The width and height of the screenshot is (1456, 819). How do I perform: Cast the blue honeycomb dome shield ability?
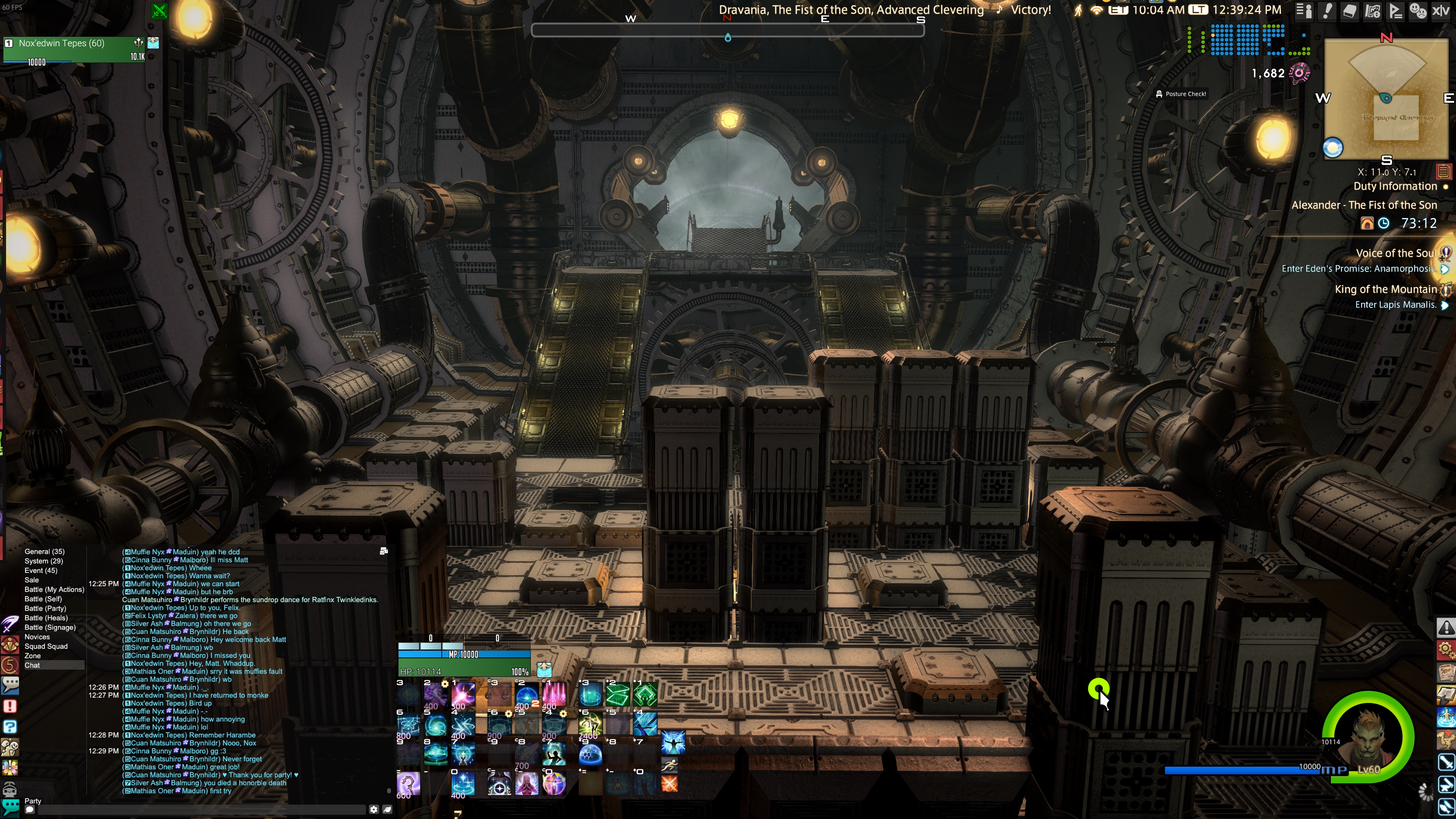tap(590, 754)
